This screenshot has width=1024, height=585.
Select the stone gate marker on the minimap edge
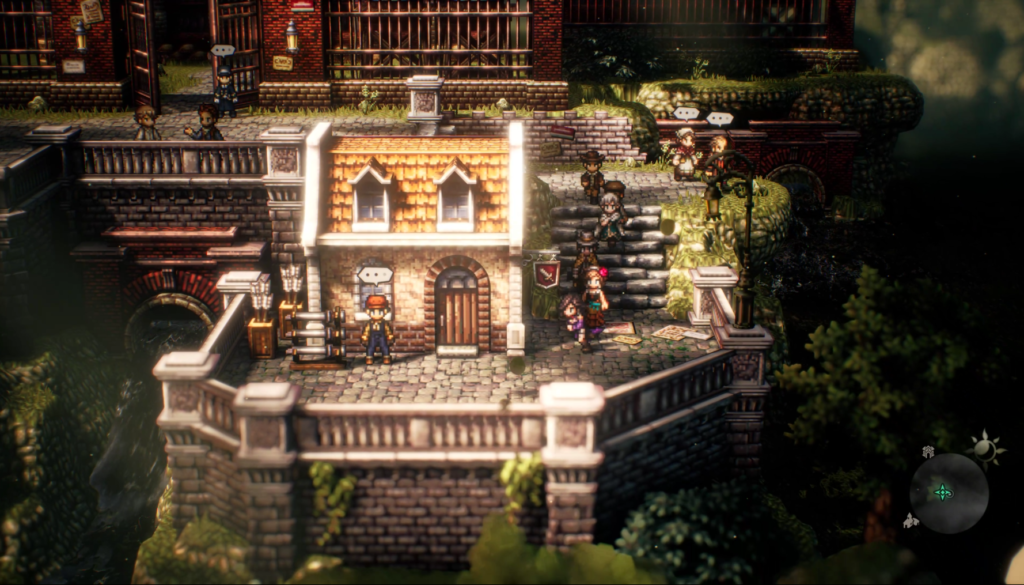click(x=928, y=452)
